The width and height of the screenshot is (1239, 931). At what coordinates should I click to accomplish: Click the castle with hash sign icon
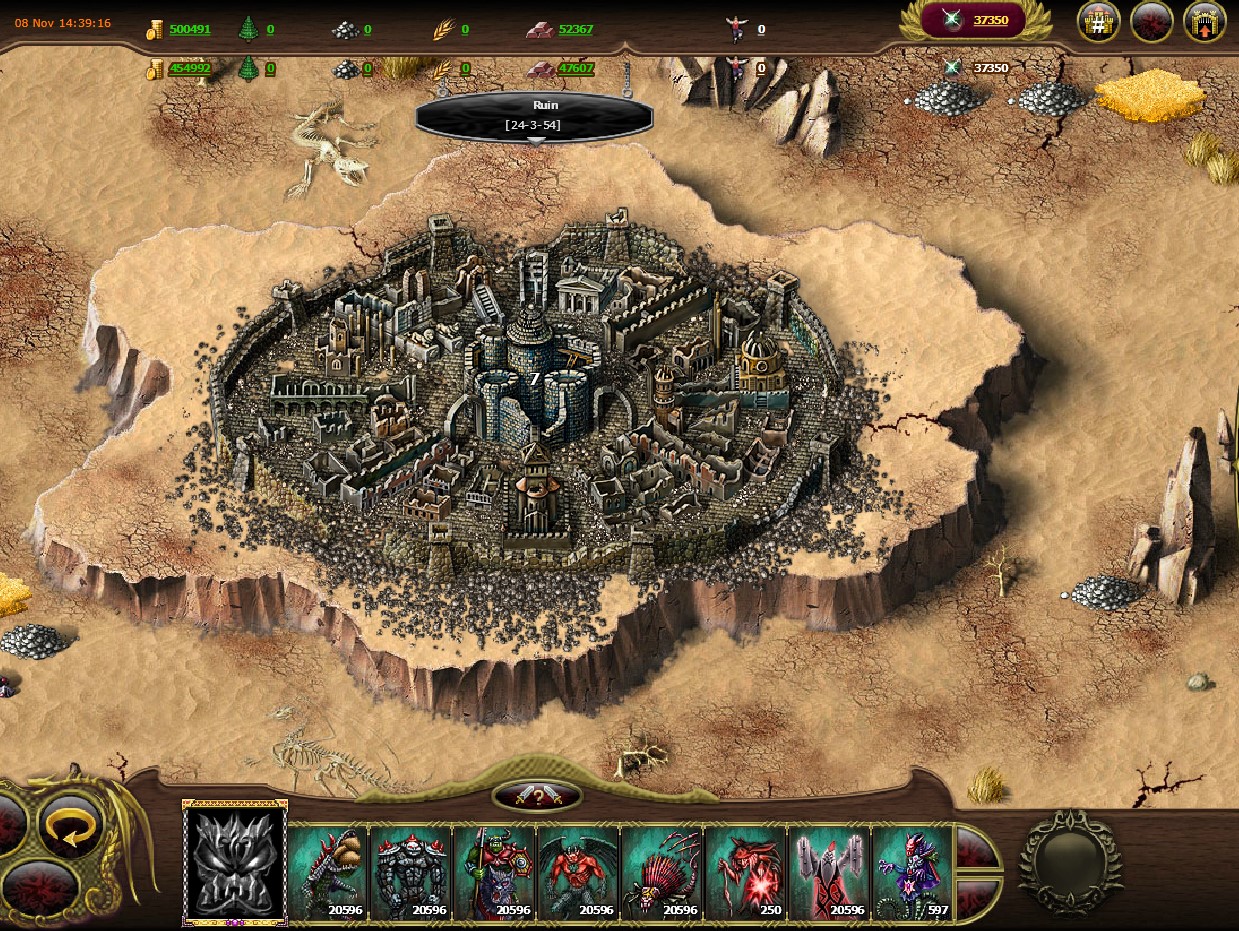[1097, 22]
